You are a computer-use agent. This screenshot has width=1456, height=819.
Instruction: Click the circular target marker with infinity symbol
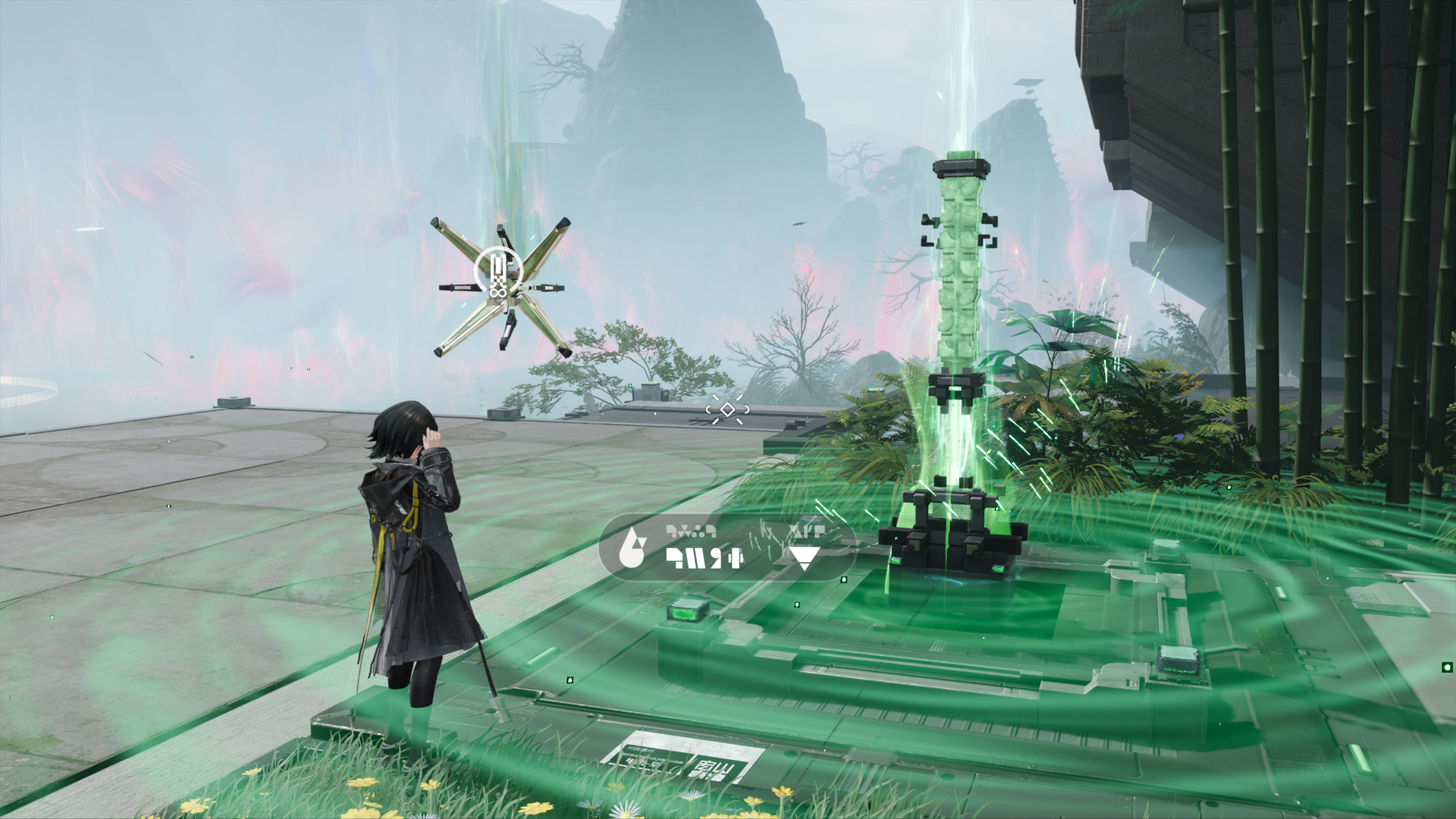[x=497, y=272]
